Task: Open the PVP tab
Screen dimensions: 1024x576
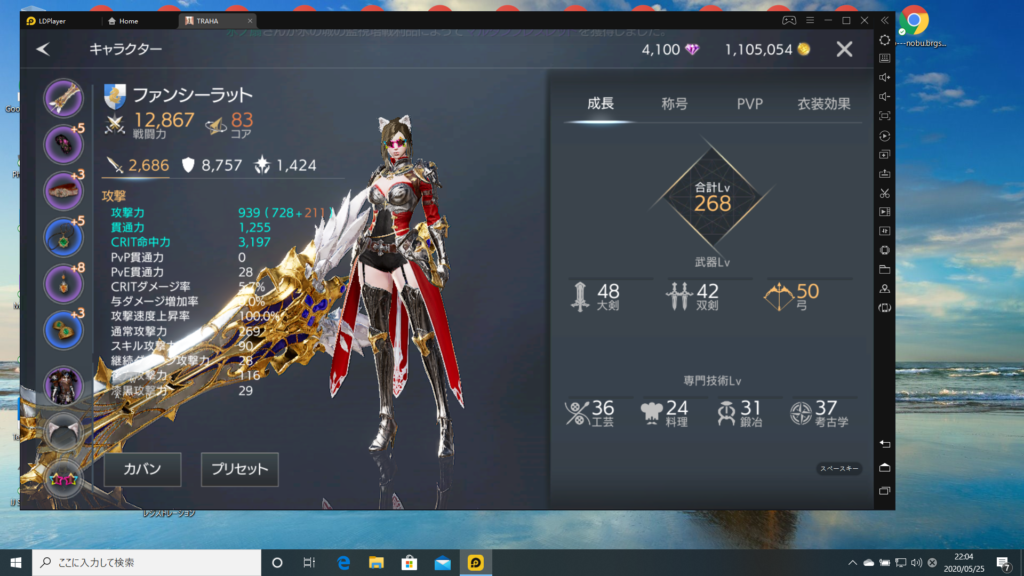Action: coord(750,103)
